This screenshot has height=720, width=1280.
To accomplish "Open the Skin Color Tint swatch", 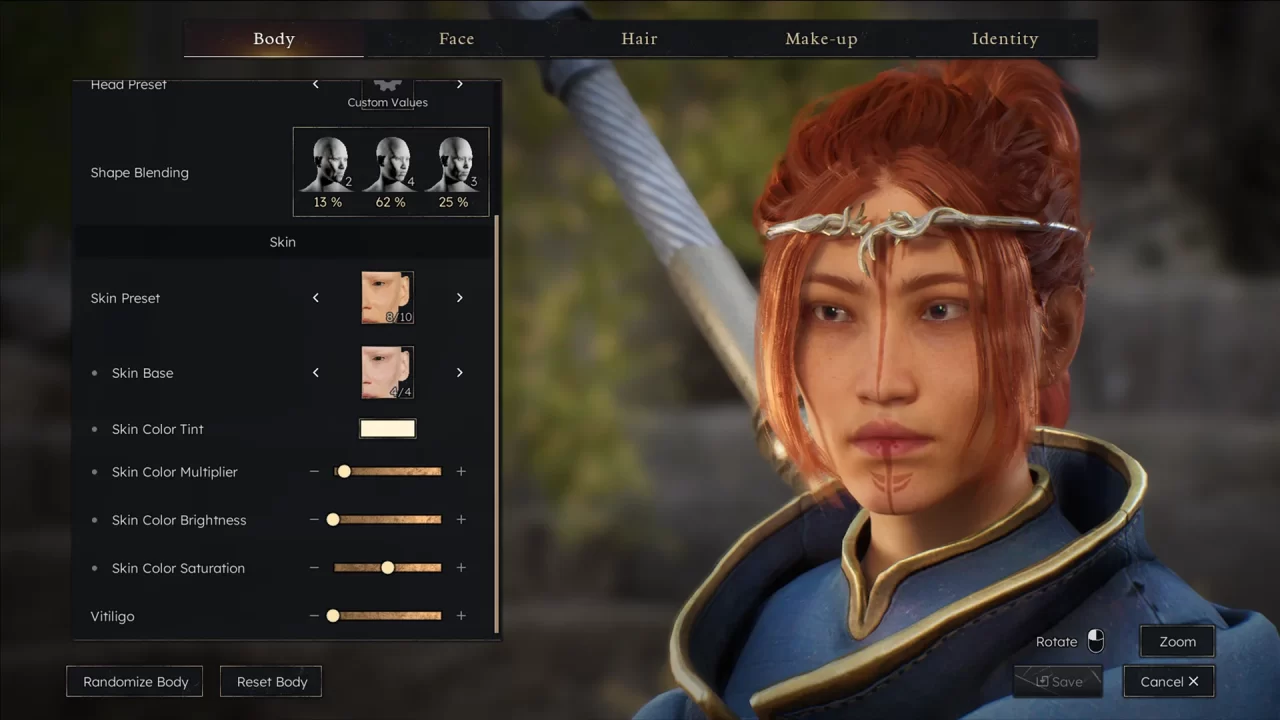I will 387,428.
